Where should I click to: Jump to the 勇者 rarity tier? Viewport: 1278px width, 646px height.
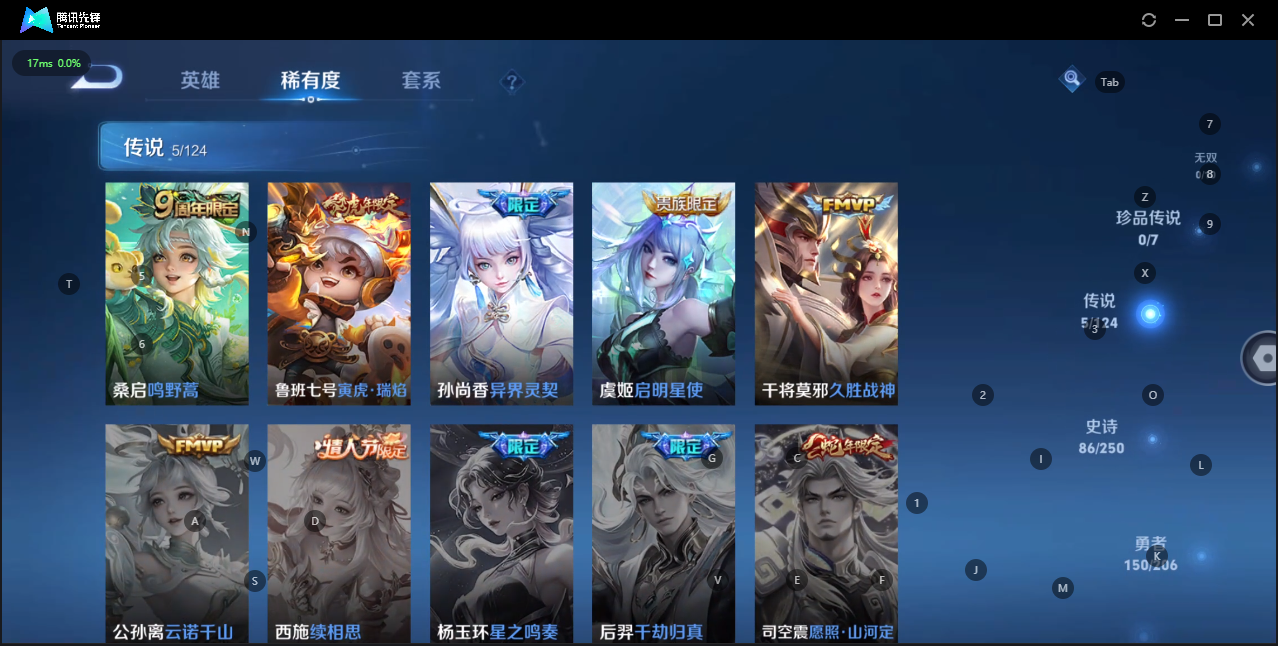[x=1150, y=553]
